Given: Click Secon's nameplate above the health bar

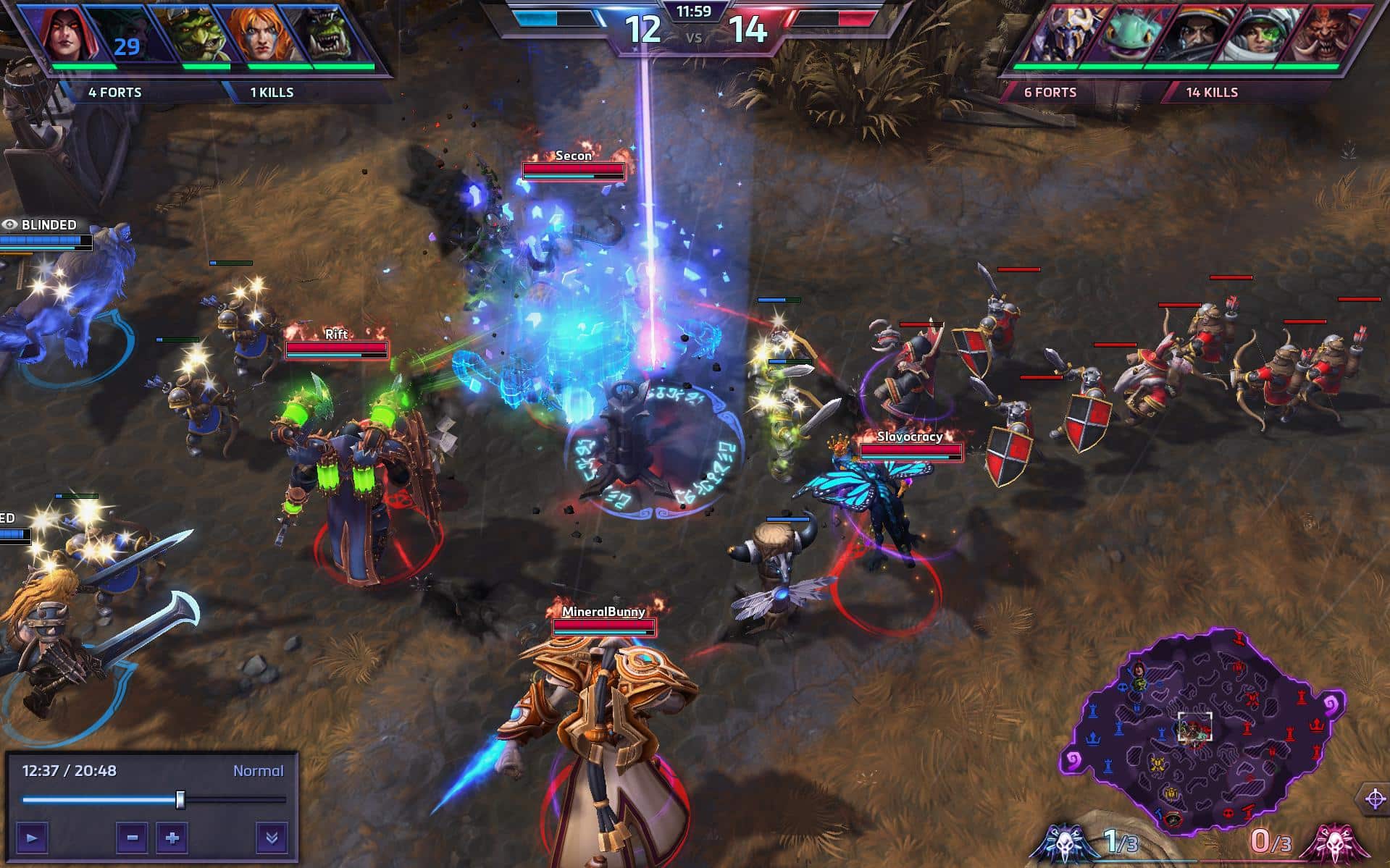Looking at the screenshot, I should 572,156.
